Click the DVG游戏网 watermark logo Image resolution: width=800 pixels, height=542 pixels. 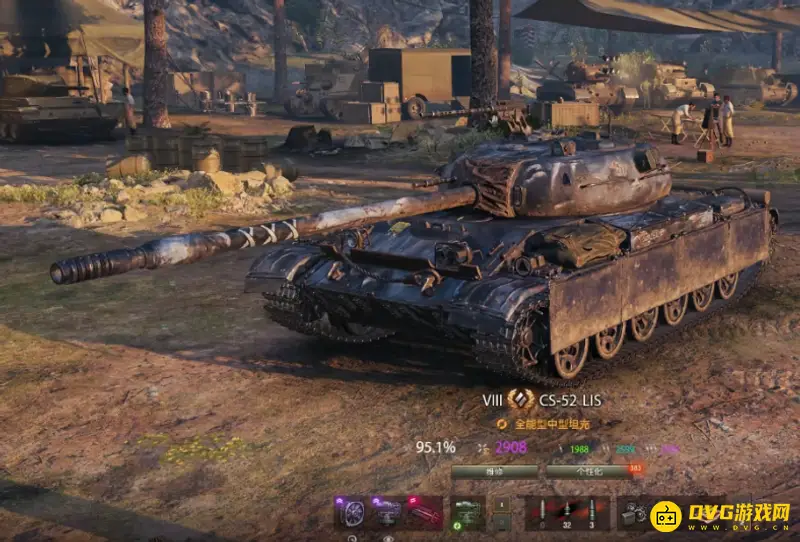720,514
